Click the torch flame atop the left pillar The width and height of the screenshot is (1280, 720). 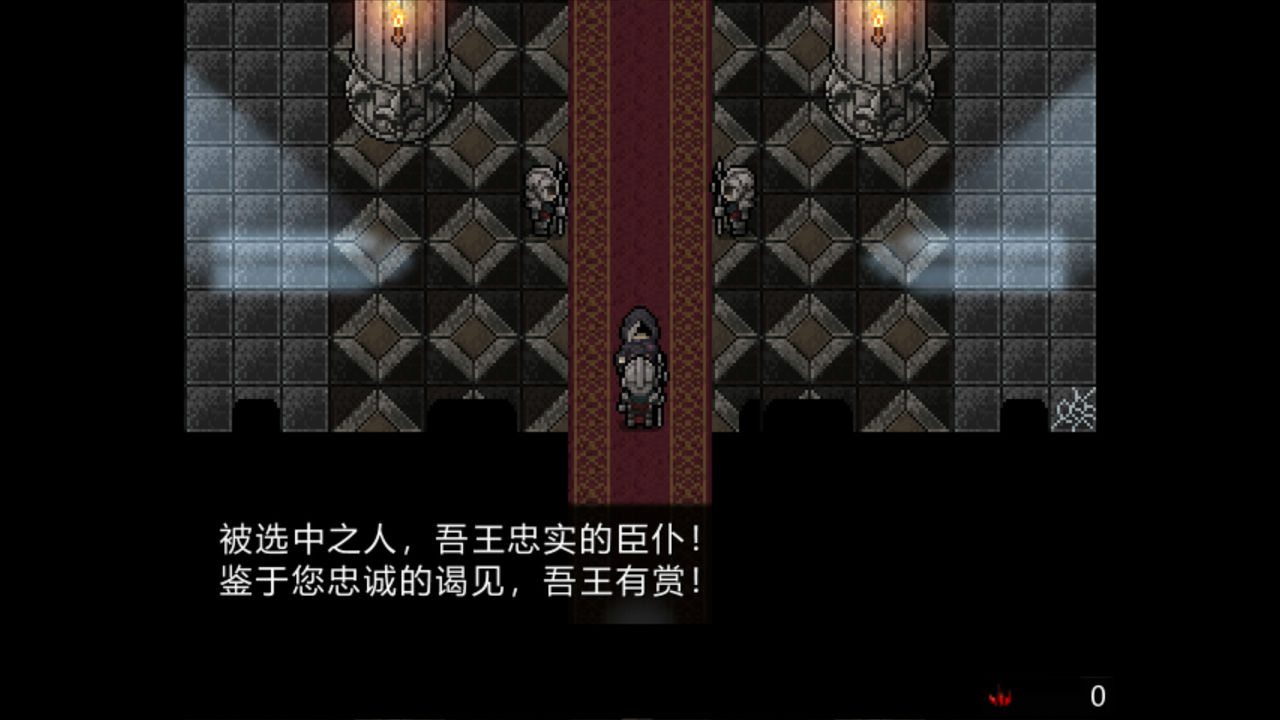coord(398,15)
